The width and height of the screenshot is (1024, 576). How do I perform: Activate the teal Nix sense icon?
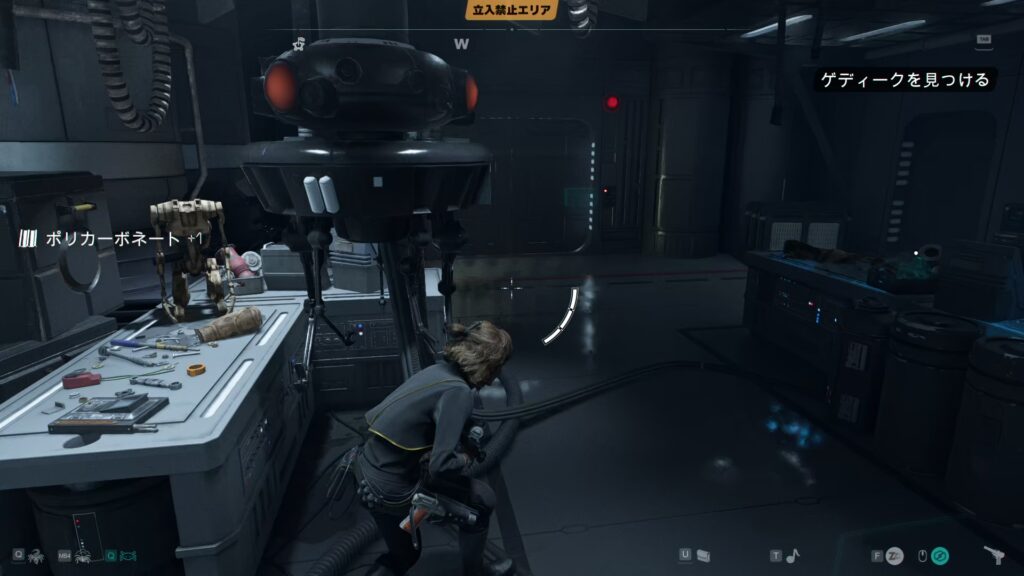[x=129, y=555]
